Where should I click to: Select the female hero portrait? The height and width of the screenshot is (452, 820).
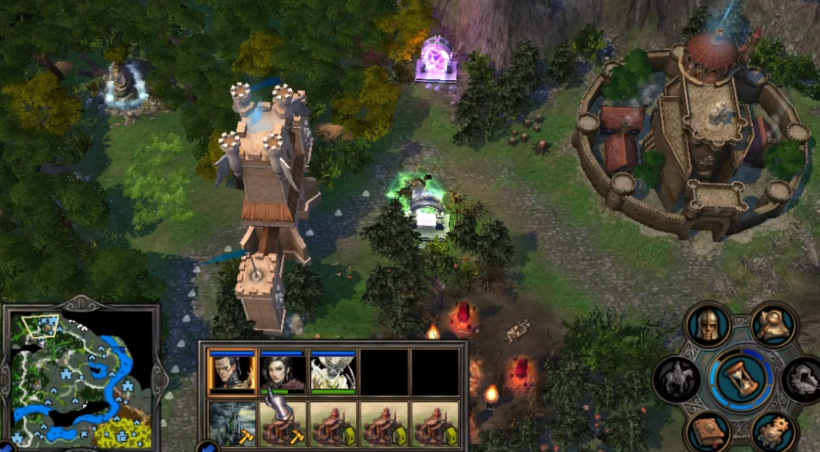(283, 374)
